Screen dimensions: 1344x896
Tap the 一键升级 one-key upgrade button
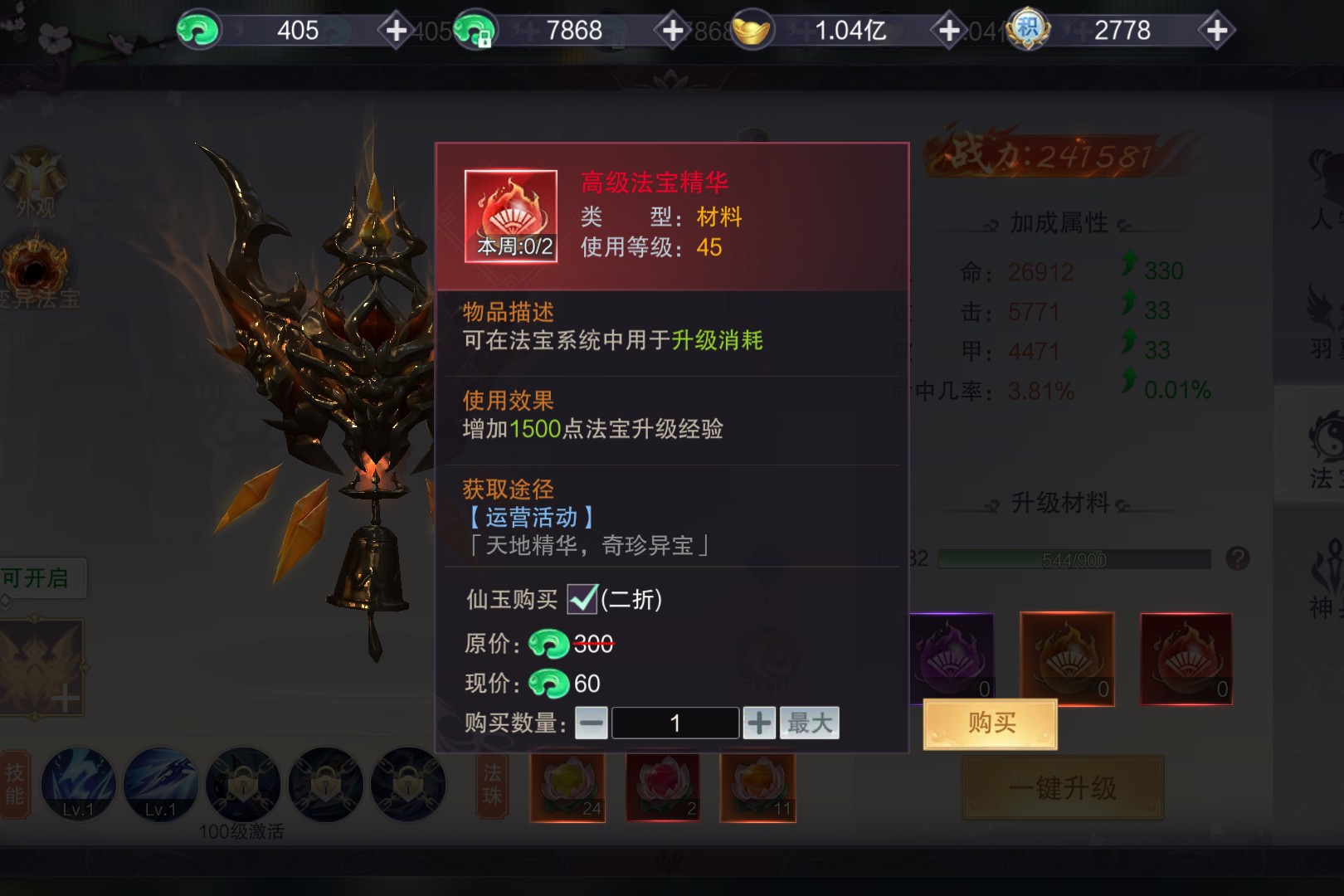[x=1063, y=788]
